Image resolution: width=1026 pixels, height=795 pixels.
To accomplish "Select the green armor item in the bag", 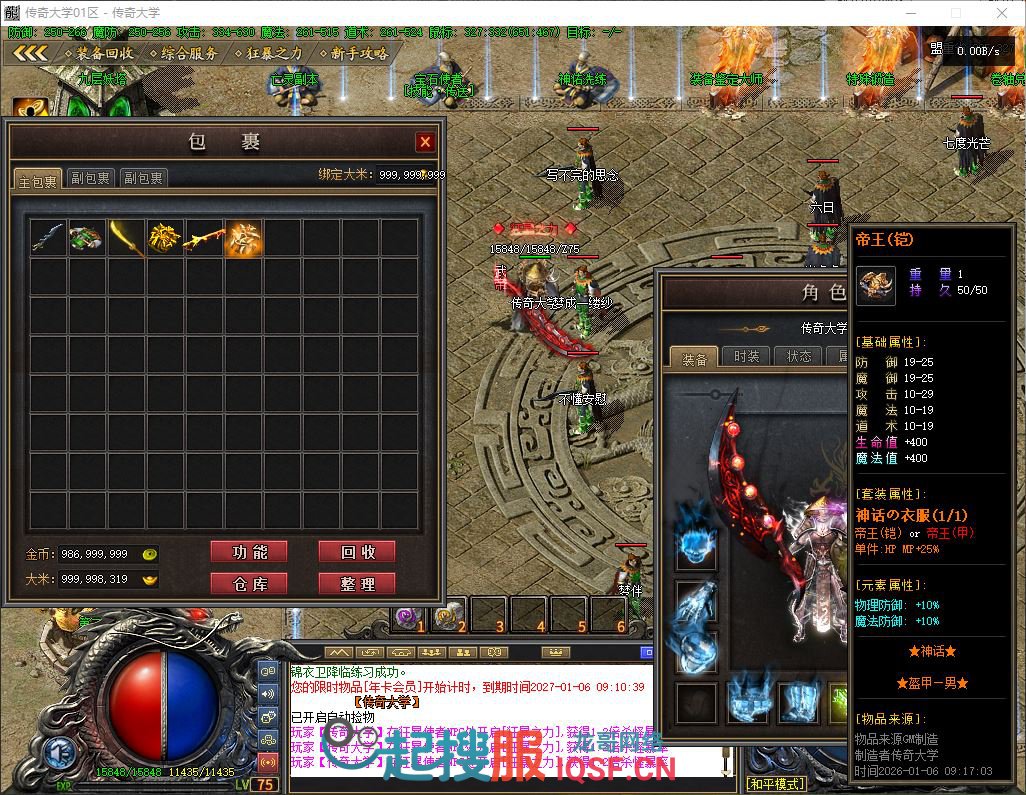I will [x=87, y=238].
